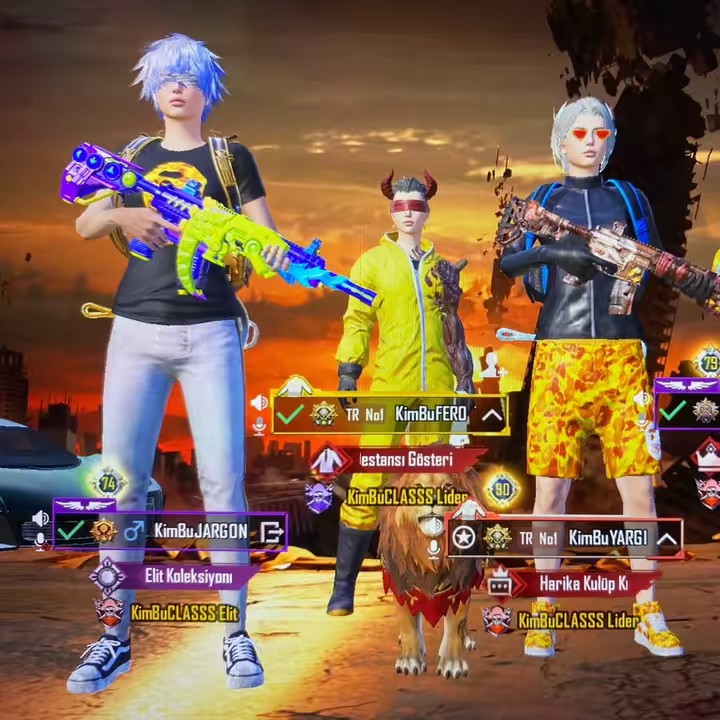Click the level 74 badge above KimBuJARGON
This screenshot has width=720, height=720.
(108, 483)
